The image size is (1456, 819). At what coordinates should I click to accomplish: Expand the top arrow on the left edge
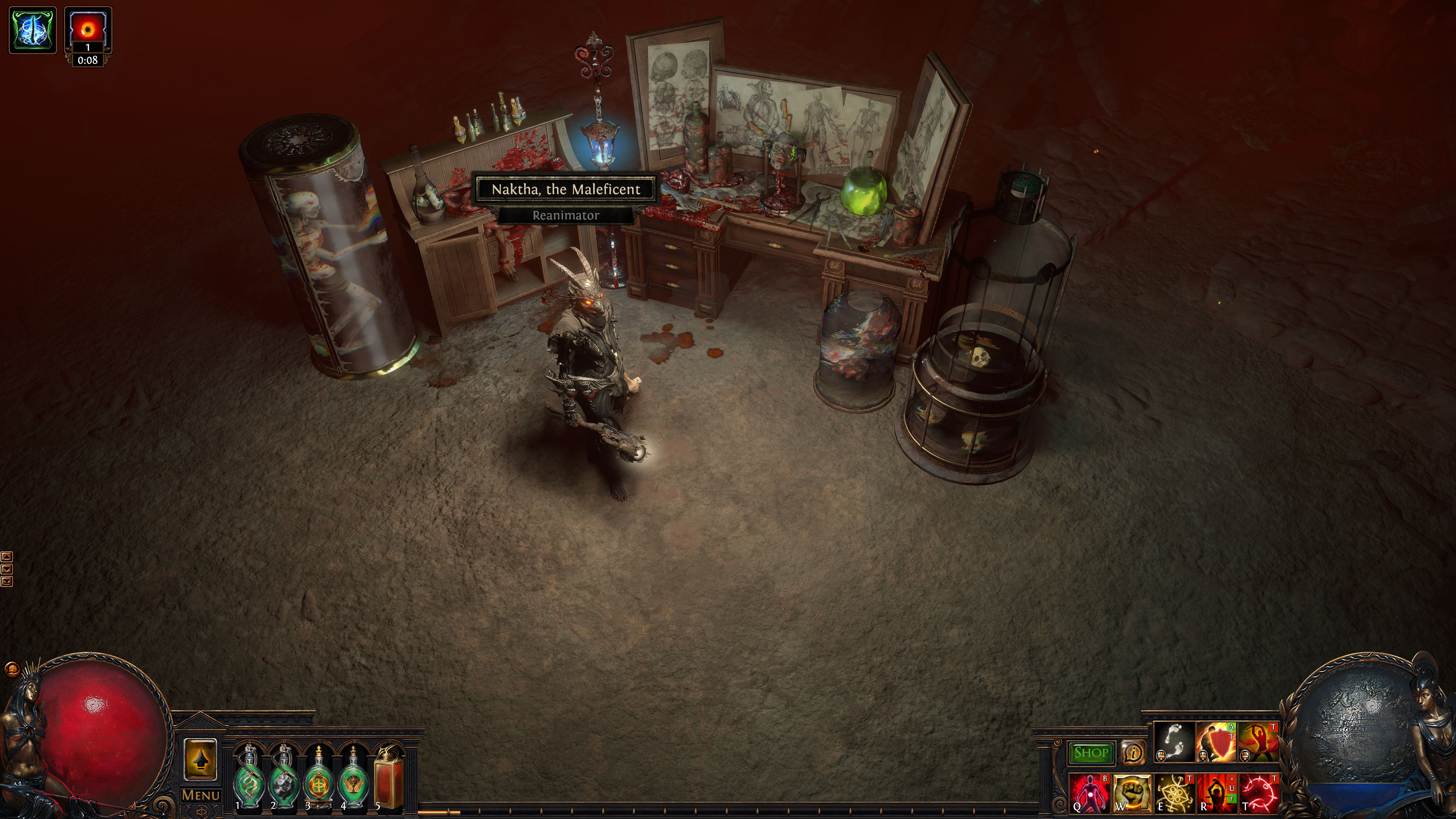7,557
